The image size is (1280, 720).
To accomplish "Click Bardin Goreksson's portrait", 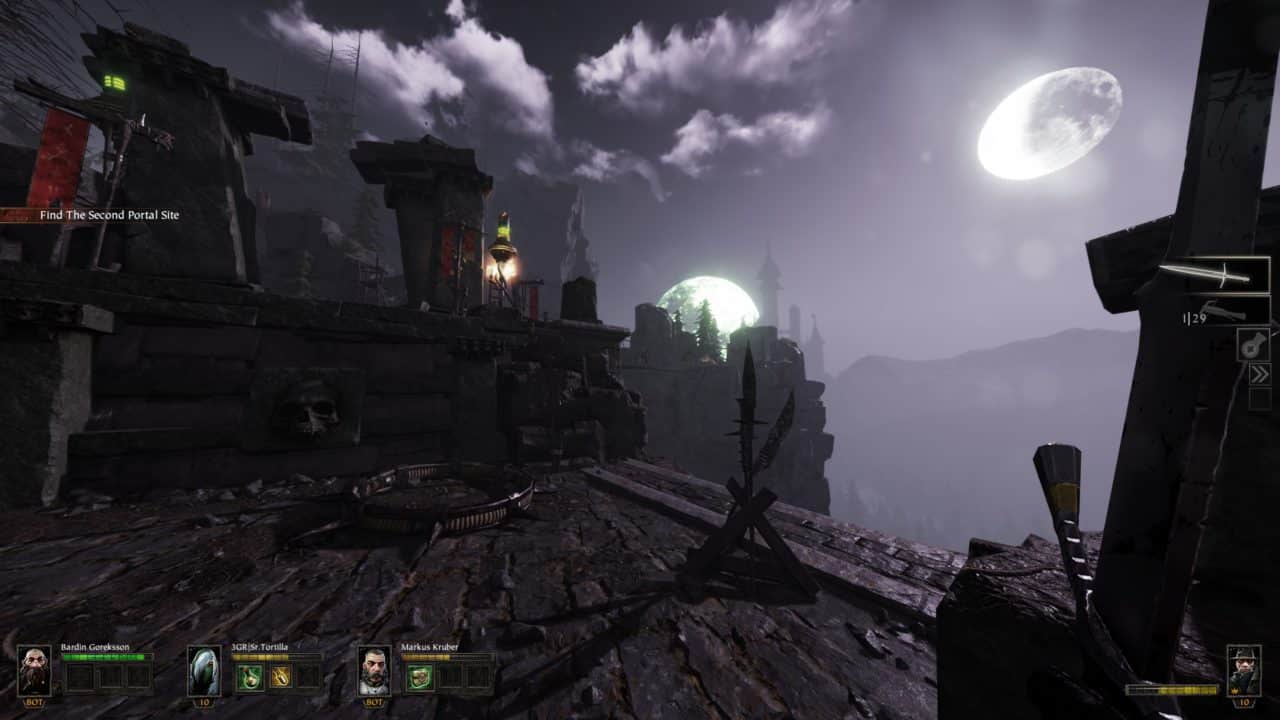I will tap(33, 671).
